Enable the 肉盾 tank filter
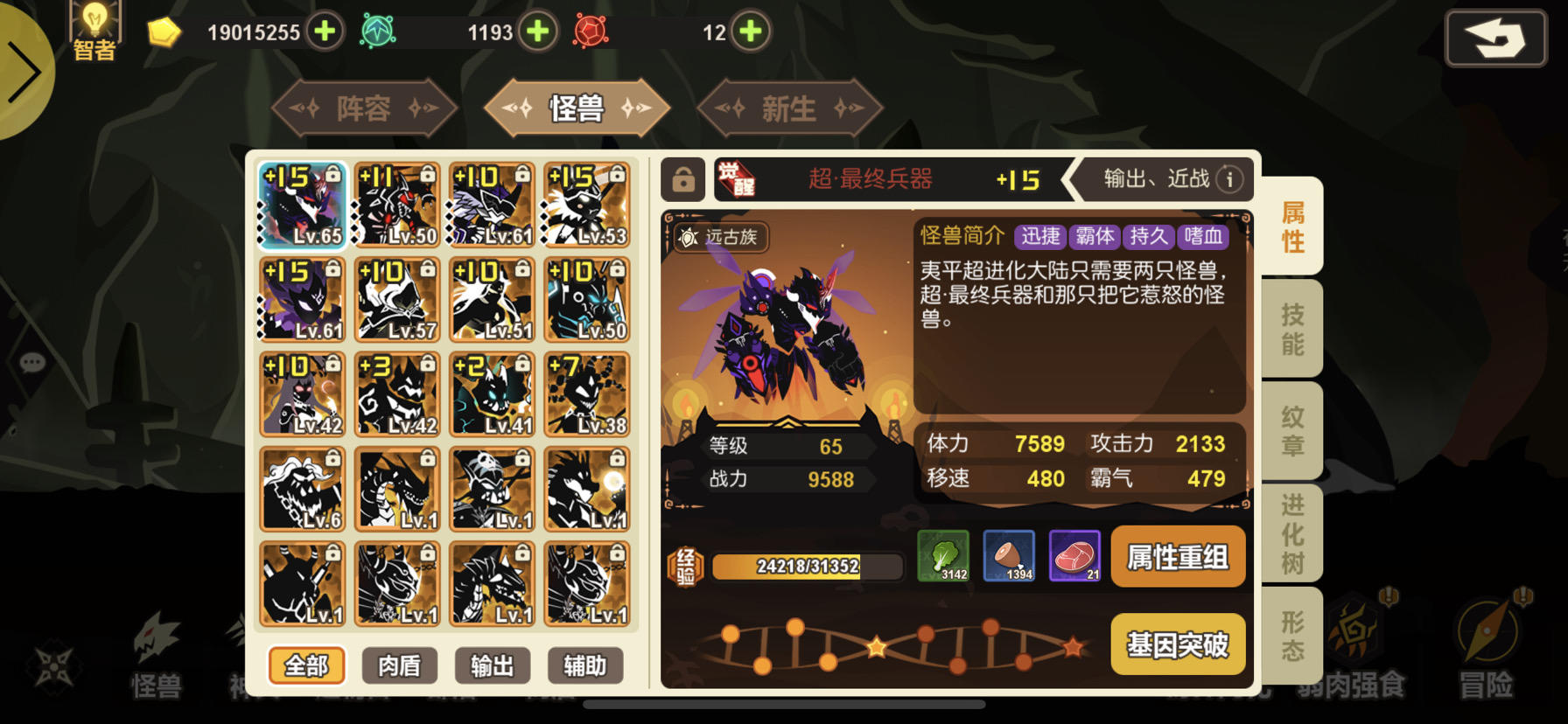 pyautogui.click(x=400, y=665)
